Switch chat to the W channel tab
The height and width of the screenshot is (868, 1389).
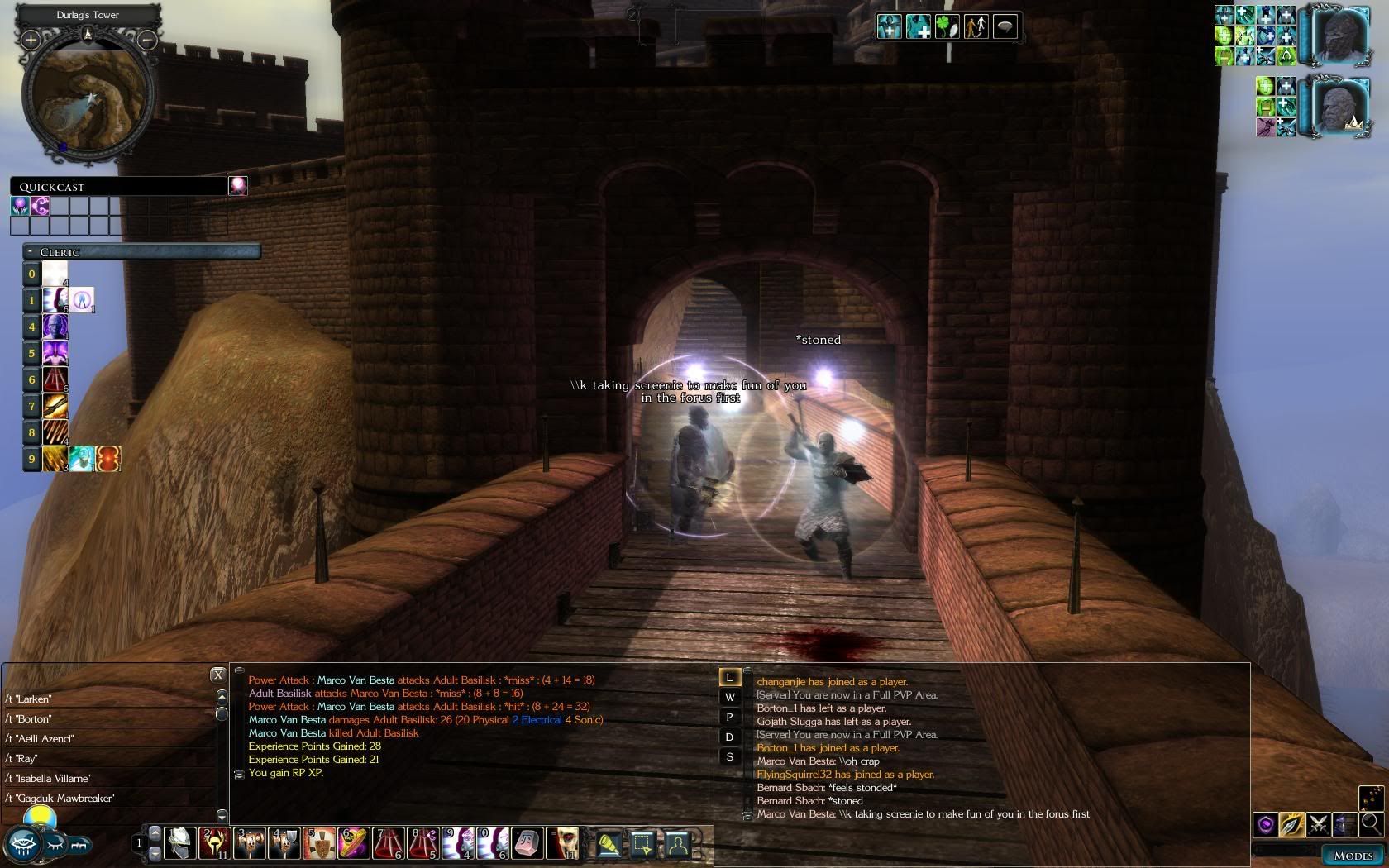[729, 698]
